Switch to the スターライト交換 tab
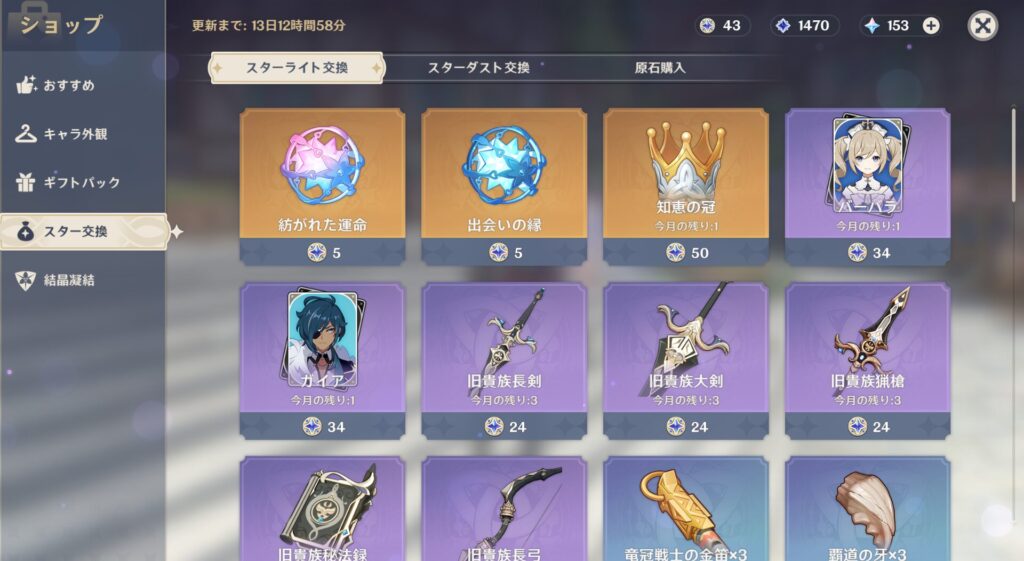 (x=296, y=68)
